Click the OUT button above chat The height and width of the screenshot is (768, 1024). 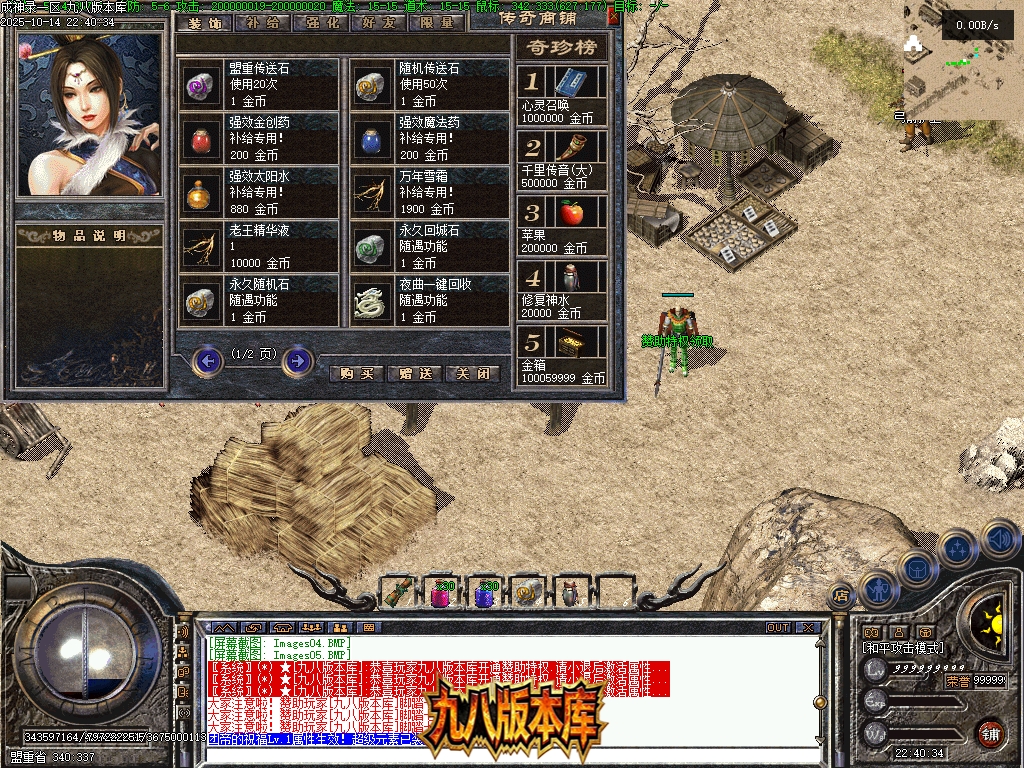[777, 628]
